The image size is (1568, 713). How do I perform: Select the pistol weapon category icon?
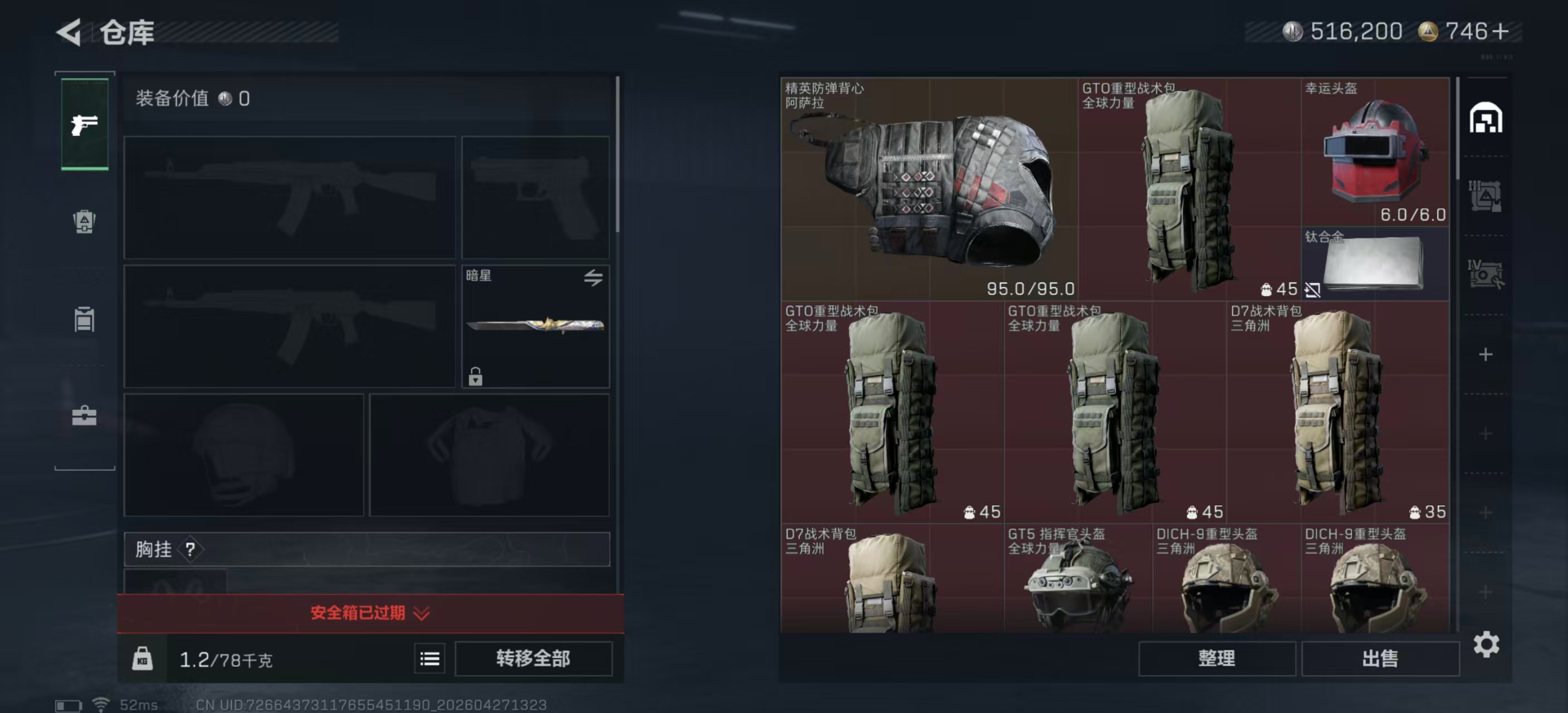tap(84, 125)
